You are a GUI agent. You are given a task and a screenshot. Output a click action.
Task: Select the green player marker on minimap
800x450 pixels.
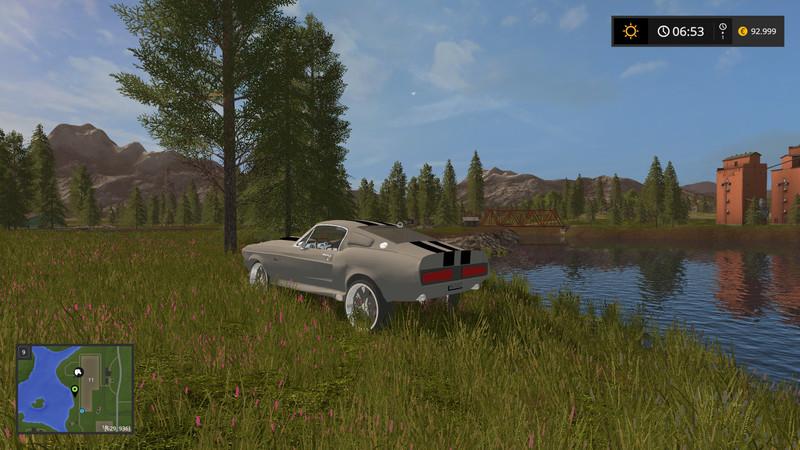[74, 389]
